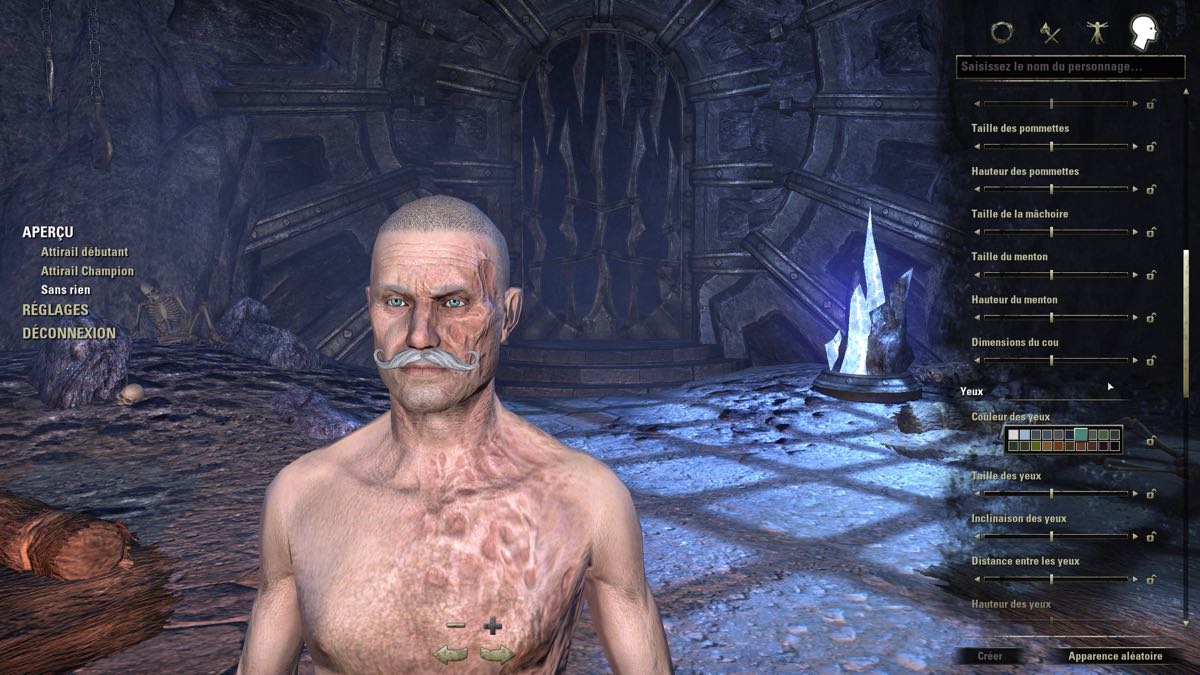
Task: Click DÉCONNEXION to log out
Action: pos(69,333)
